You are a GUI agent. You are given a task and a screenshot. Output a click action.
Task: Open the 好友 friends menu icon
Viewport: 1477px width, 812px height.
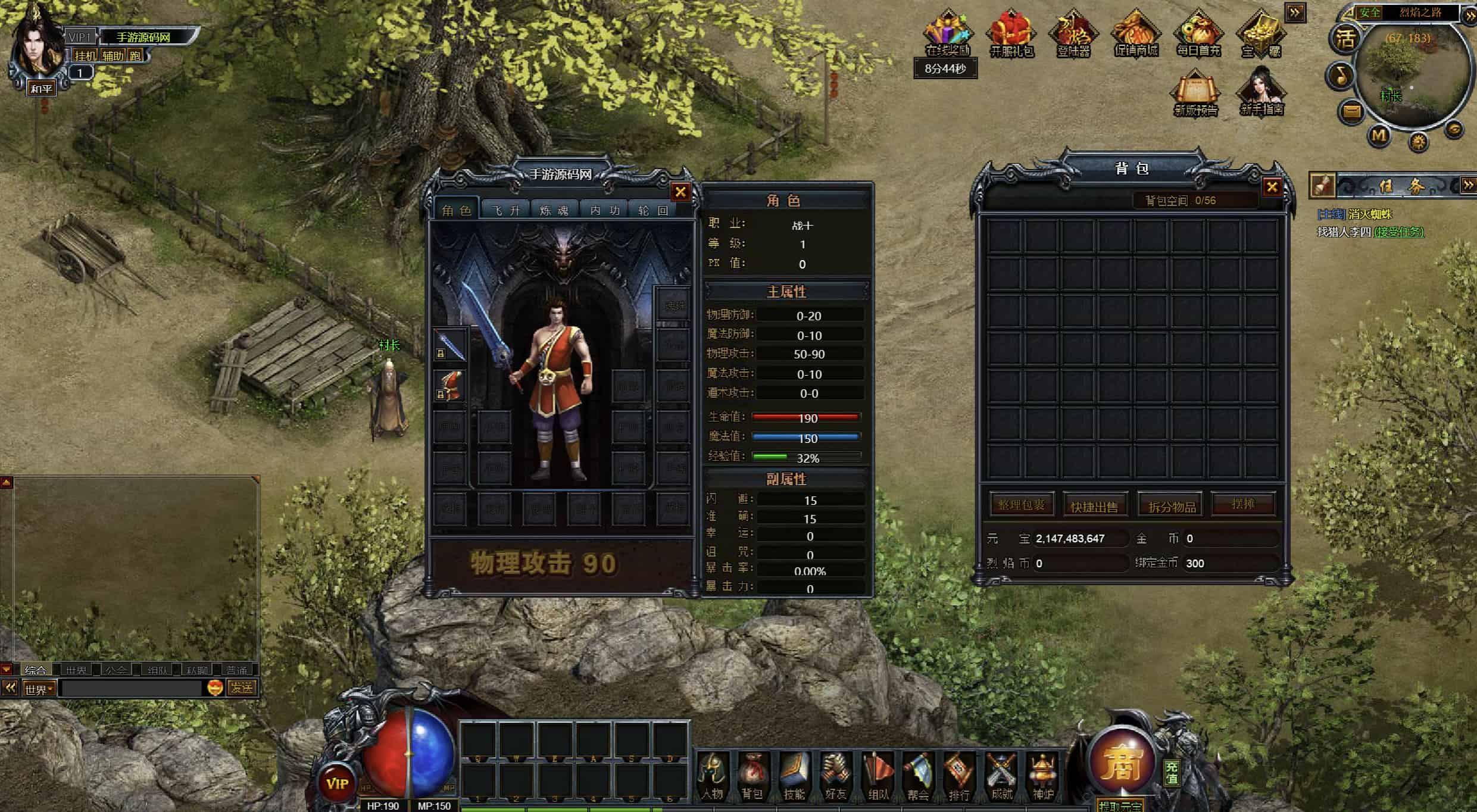[836, 776]
